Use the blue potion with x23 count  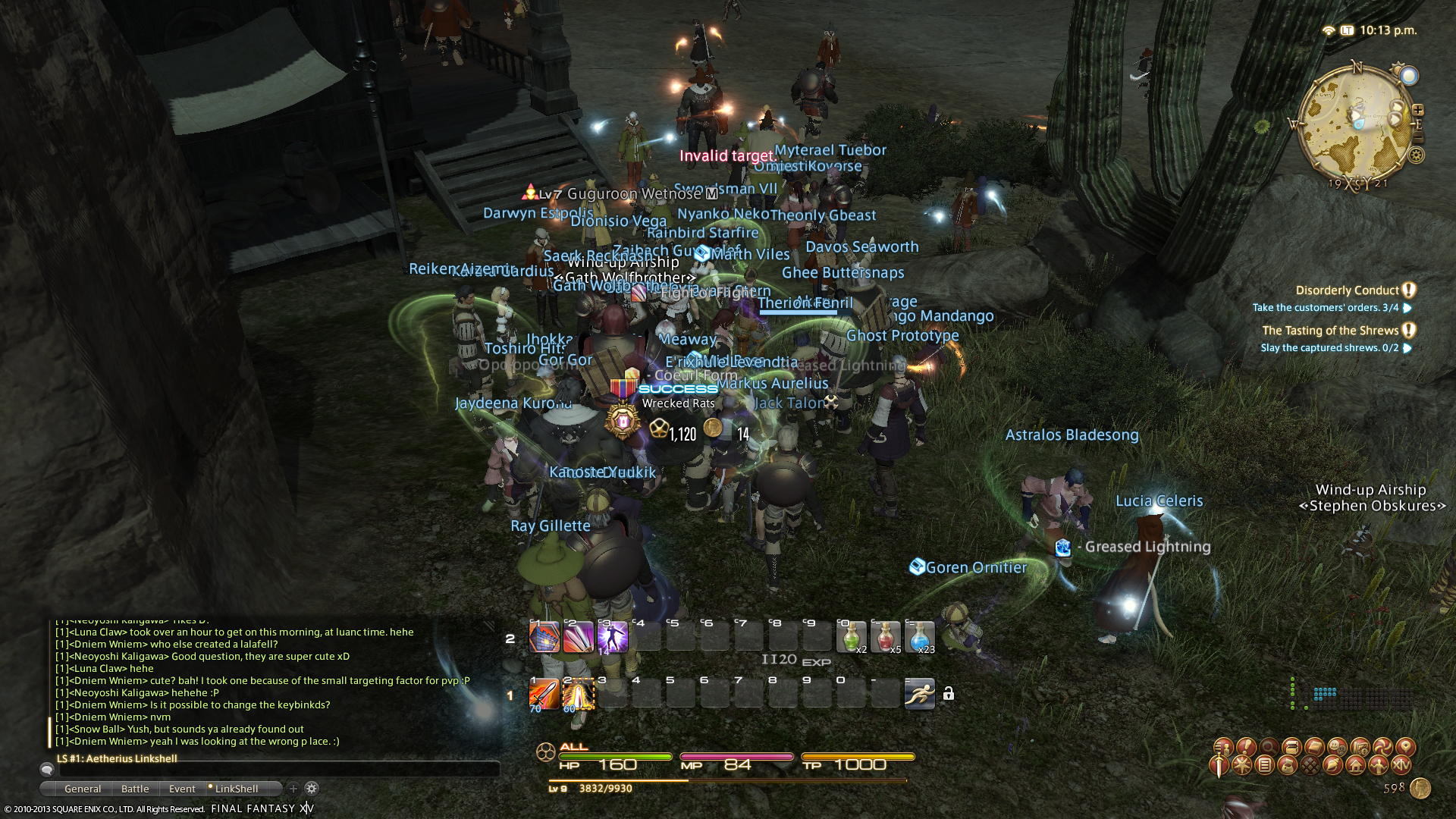pos(919,637)
